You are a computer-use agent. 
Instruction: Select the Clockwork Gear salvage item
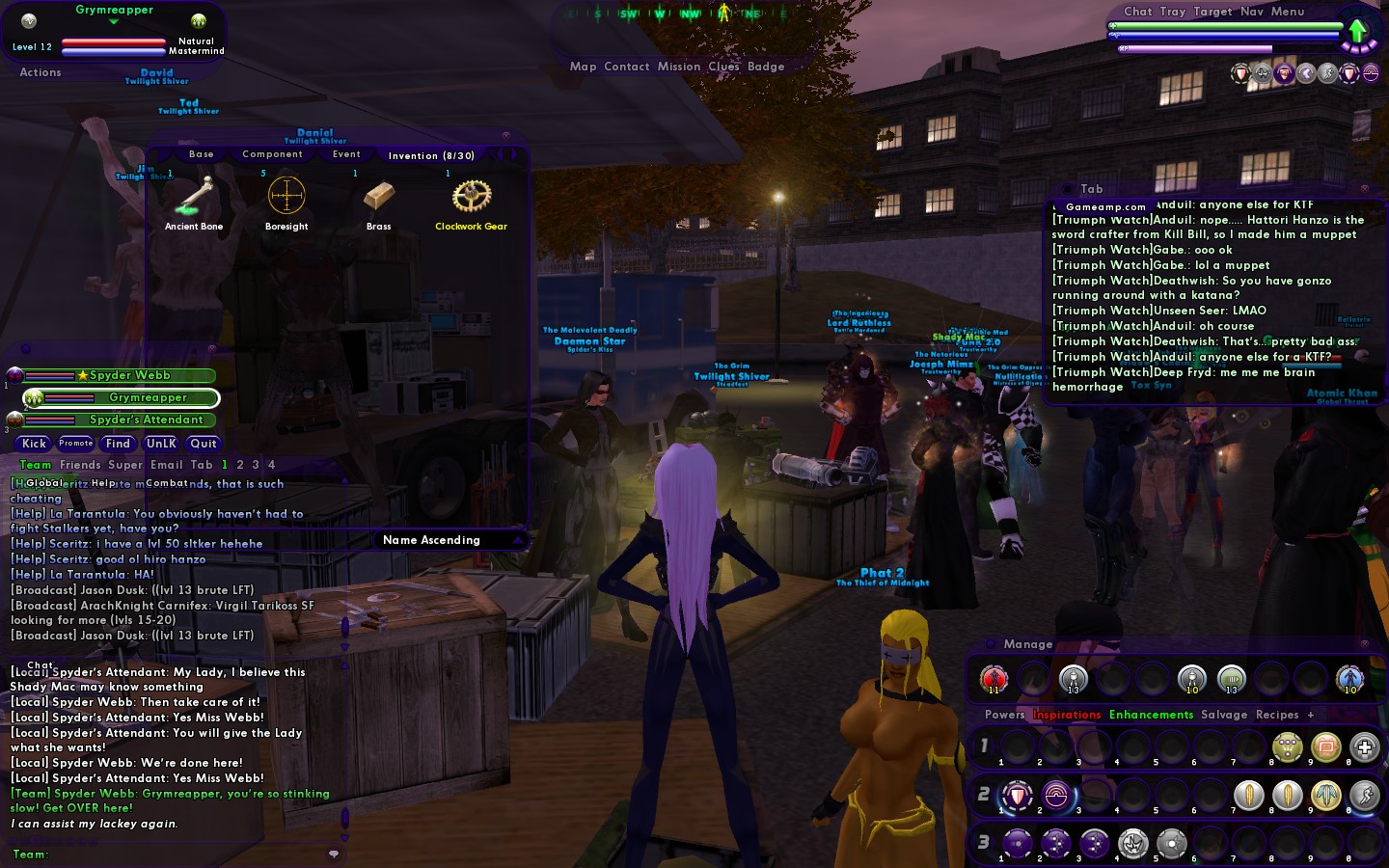pyautogui.click(x=471, y=199)
